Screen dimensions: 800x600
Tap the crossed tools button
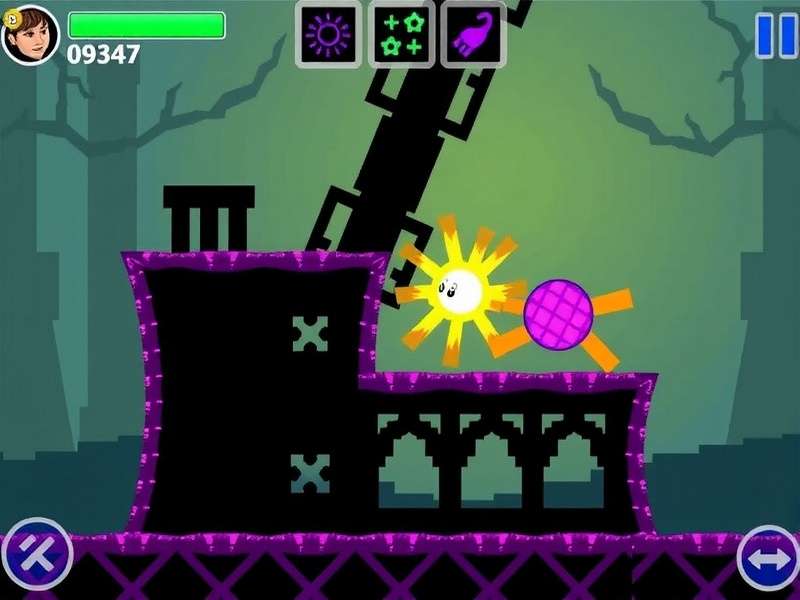pyautogui.click(x=37, y=553)
